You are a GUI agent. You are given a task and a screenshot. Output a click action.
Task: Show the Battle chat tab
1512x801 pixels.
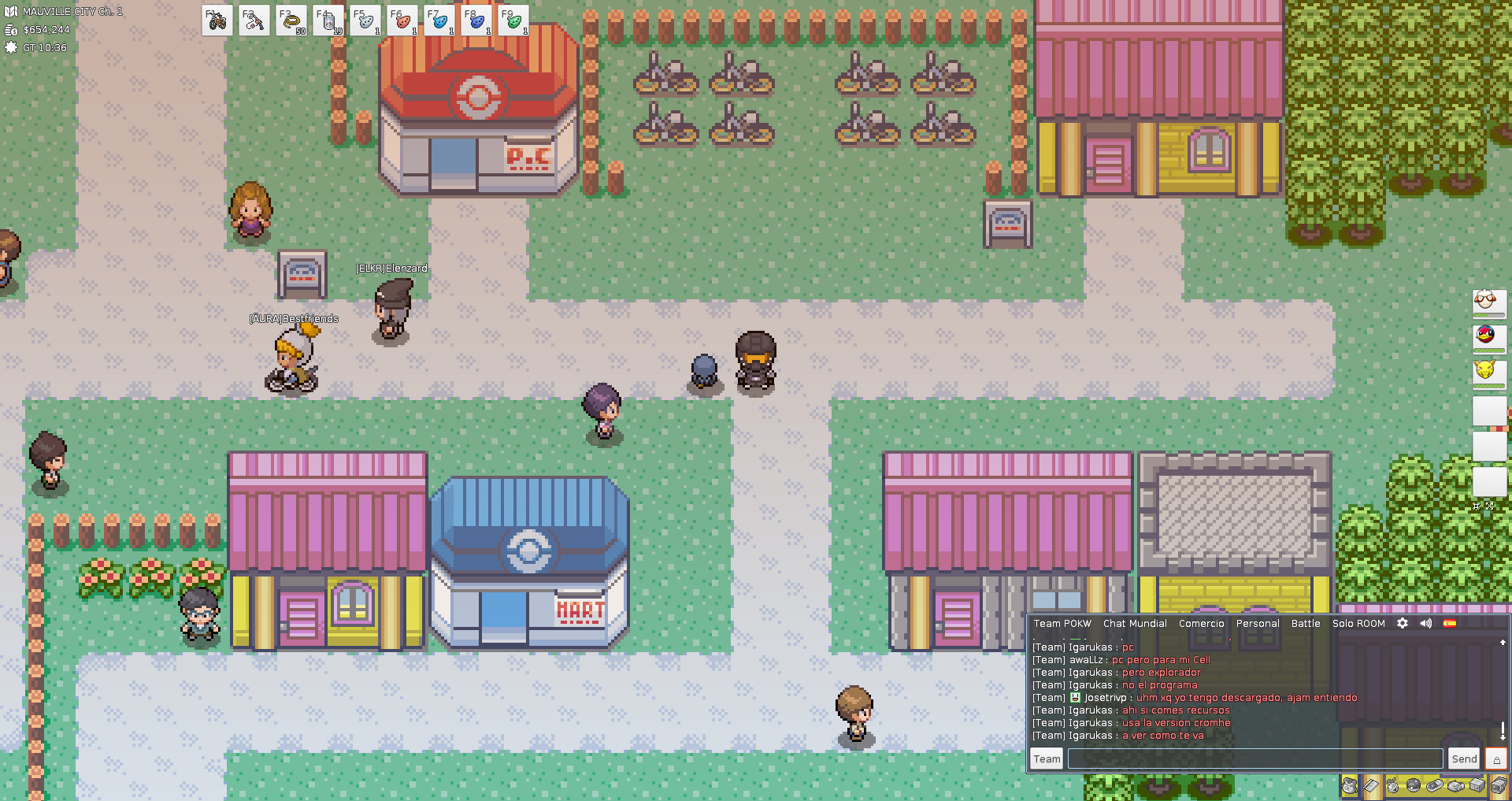pyautogui.click(x=1306, y=624)
